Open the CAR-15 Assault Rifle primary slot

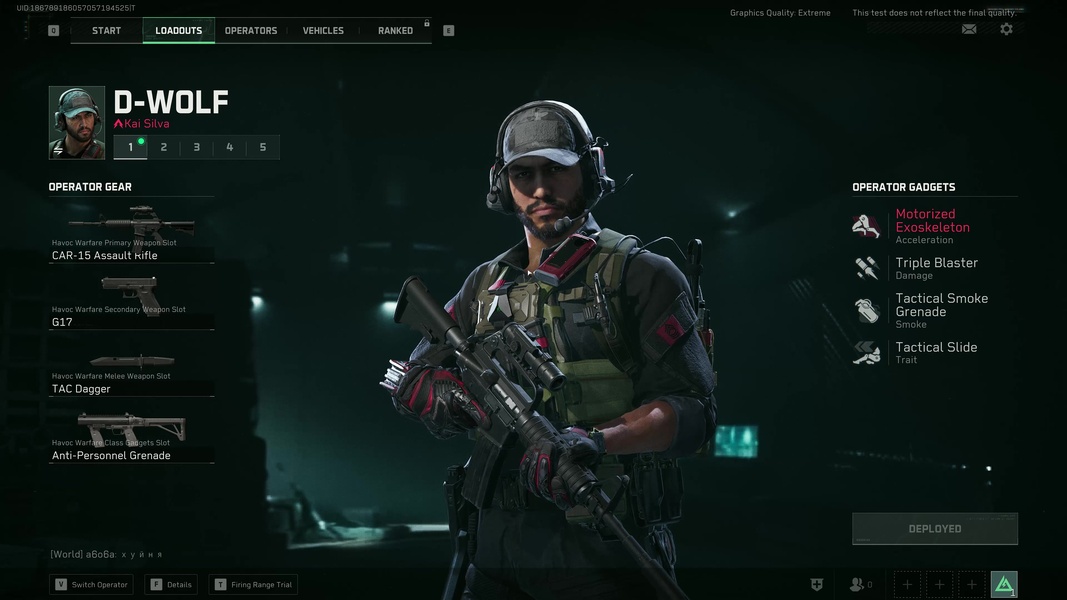(131, 234)
